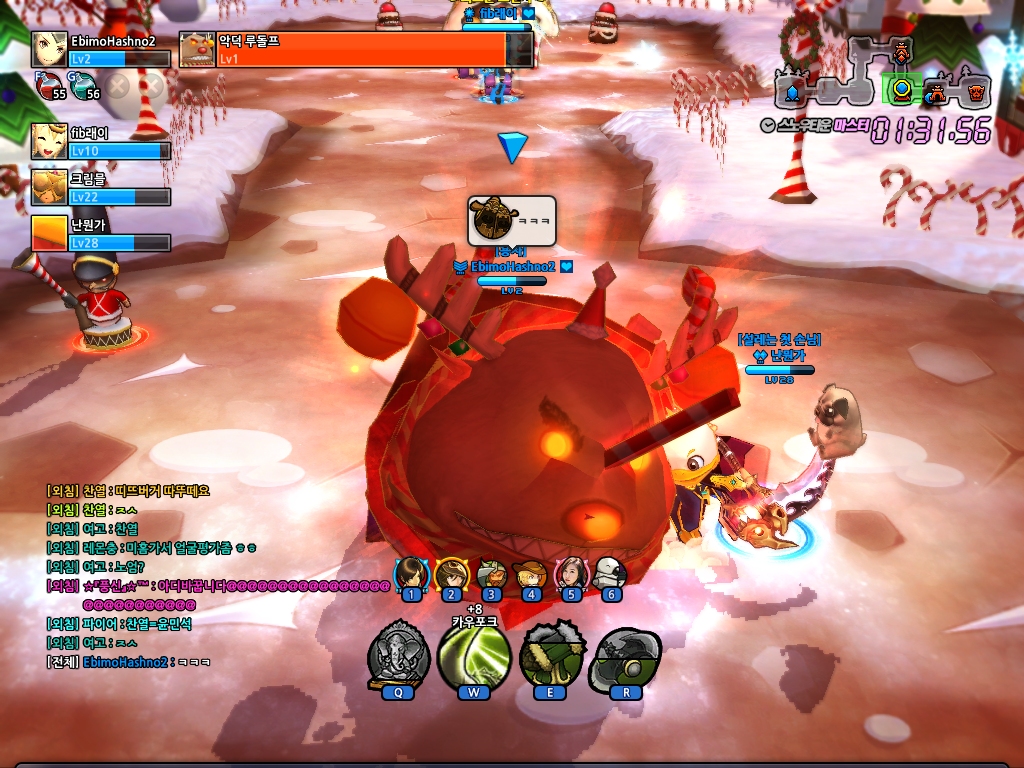This screenshot has height=768, width=1024.
Task: Pick the orange-hat character in slot 4
Action: point(531,575)
